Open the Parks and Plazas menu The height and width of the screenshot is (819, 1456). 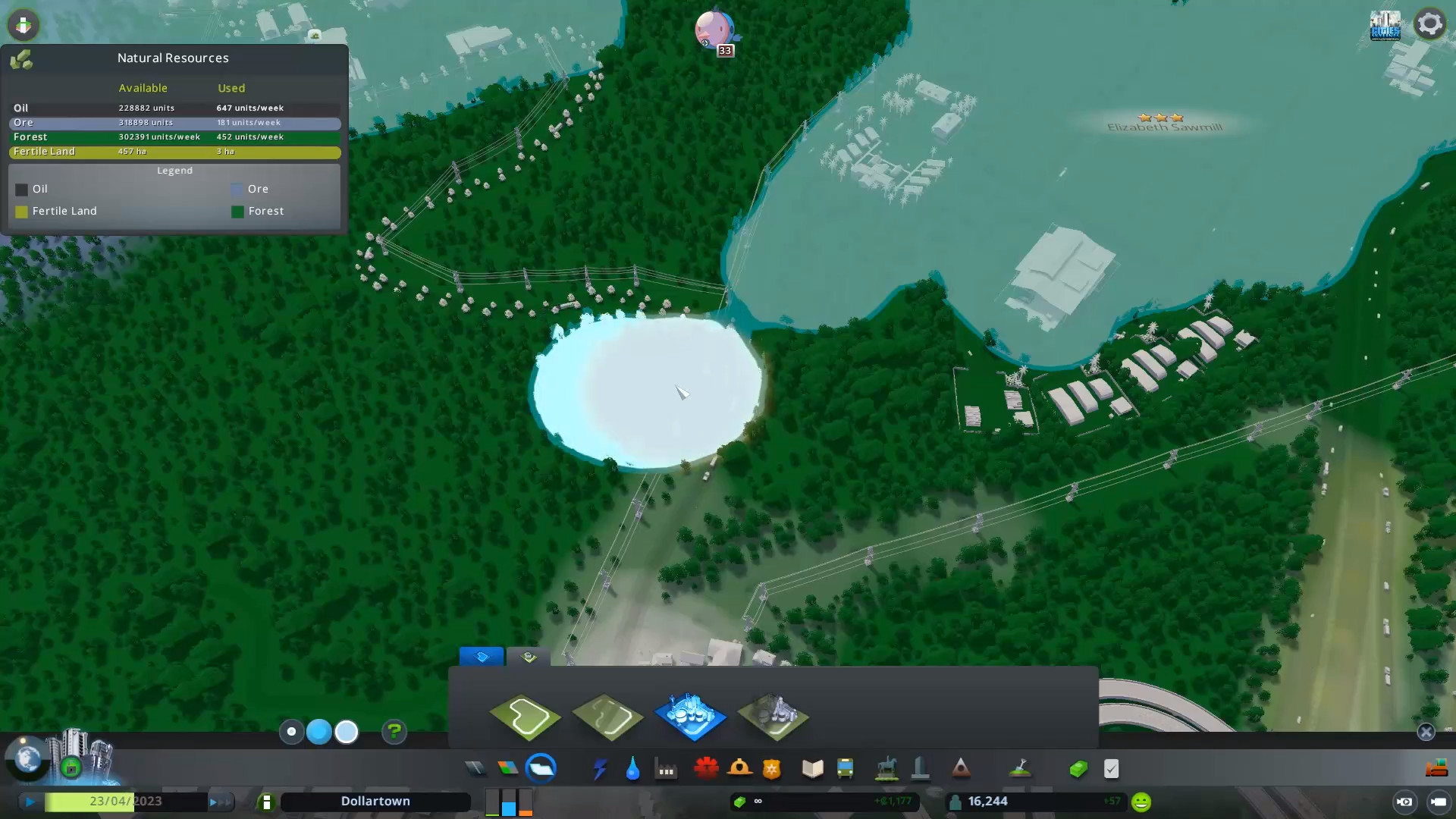pos(888,768)
